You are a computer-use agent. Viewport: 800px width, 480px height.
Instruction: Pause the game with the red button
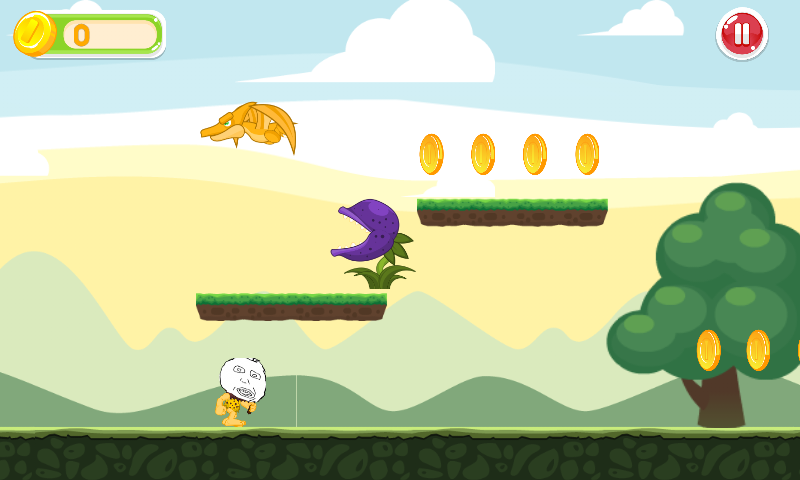741,34
